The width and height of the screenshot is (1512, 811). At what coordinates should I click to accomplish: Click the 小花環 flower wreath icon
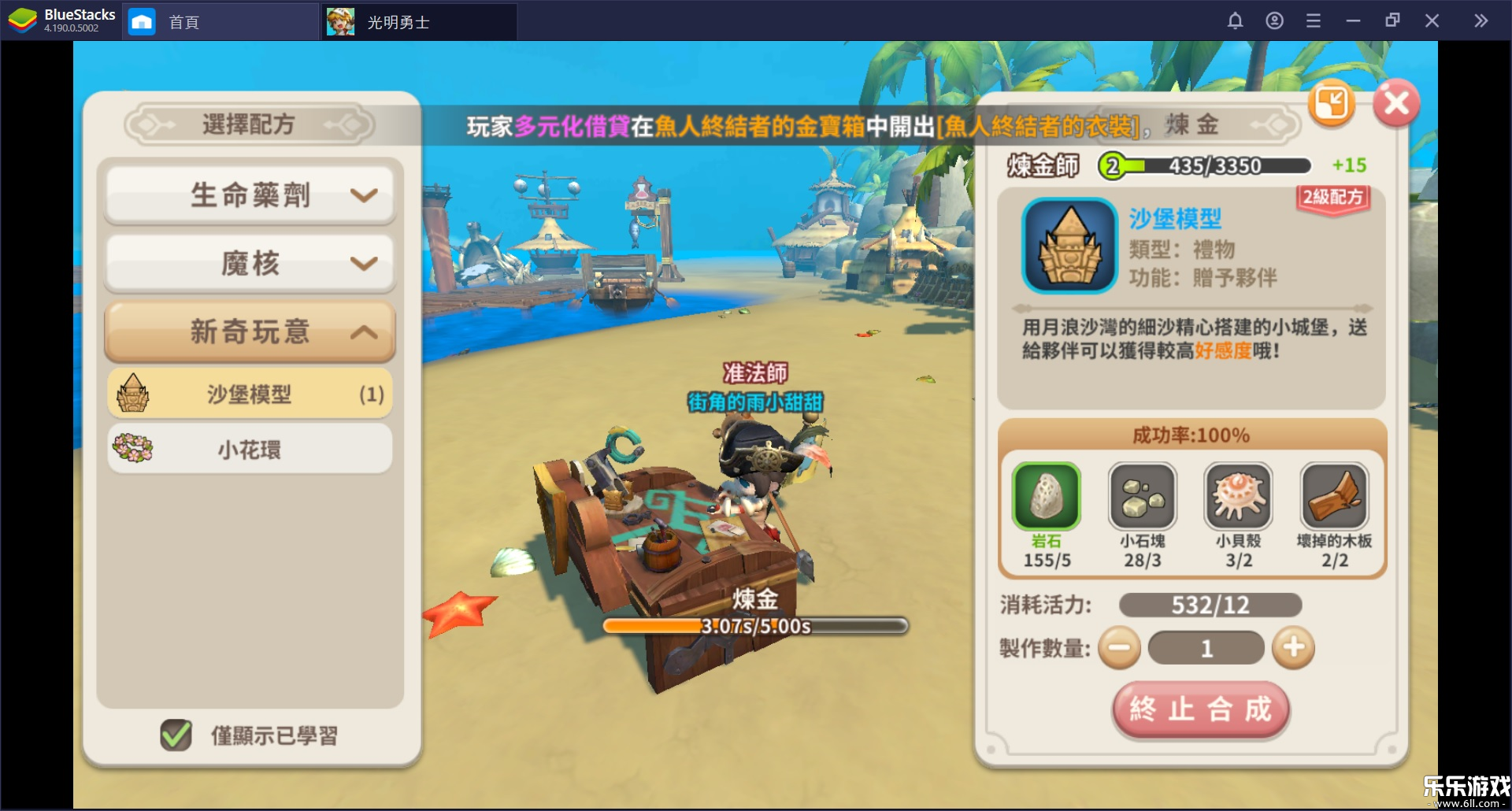point(134,448)
